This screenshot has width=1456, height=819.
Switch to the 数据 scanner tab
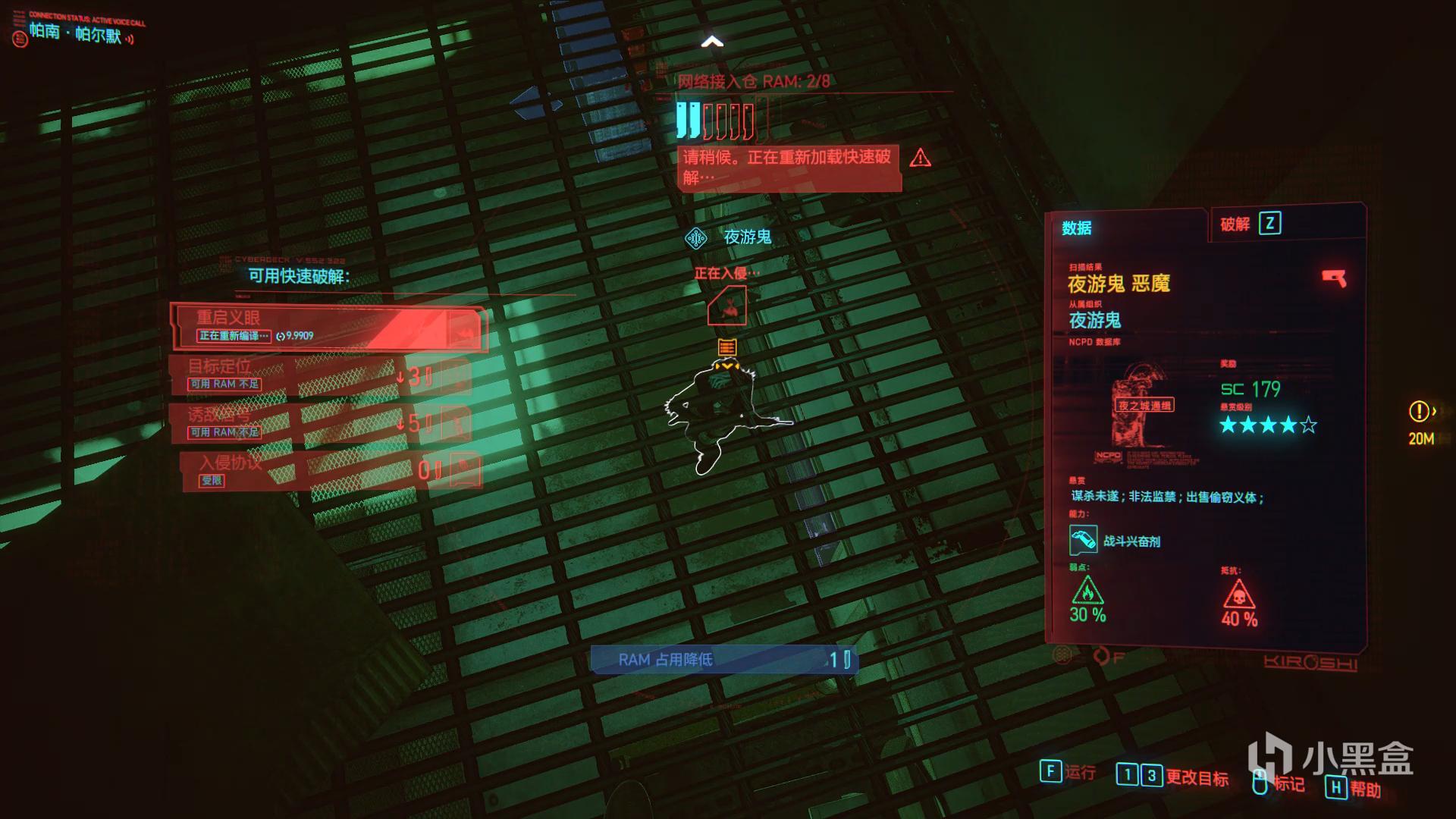1077,227
